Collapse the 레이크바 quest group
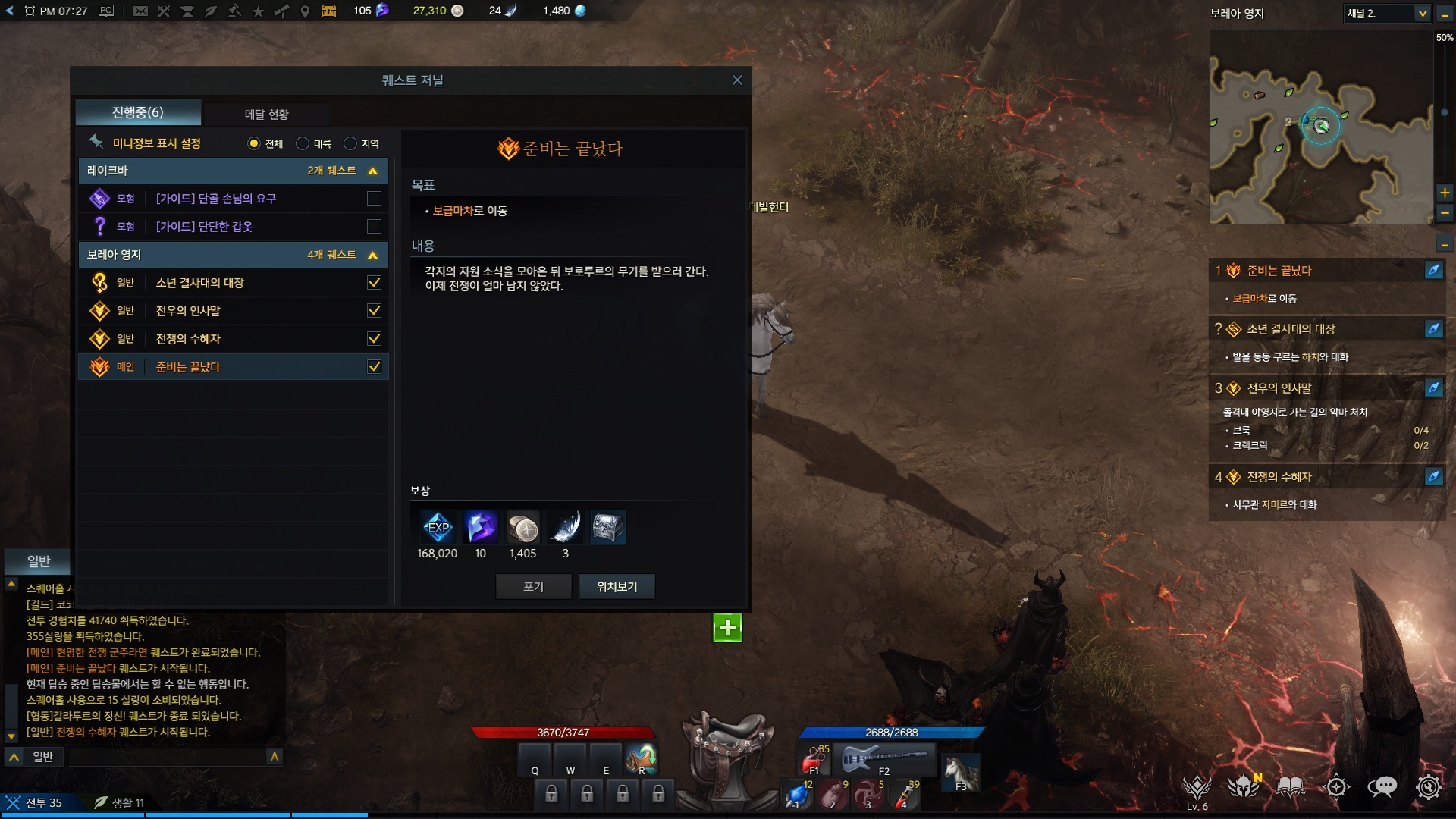 point(372,171)
